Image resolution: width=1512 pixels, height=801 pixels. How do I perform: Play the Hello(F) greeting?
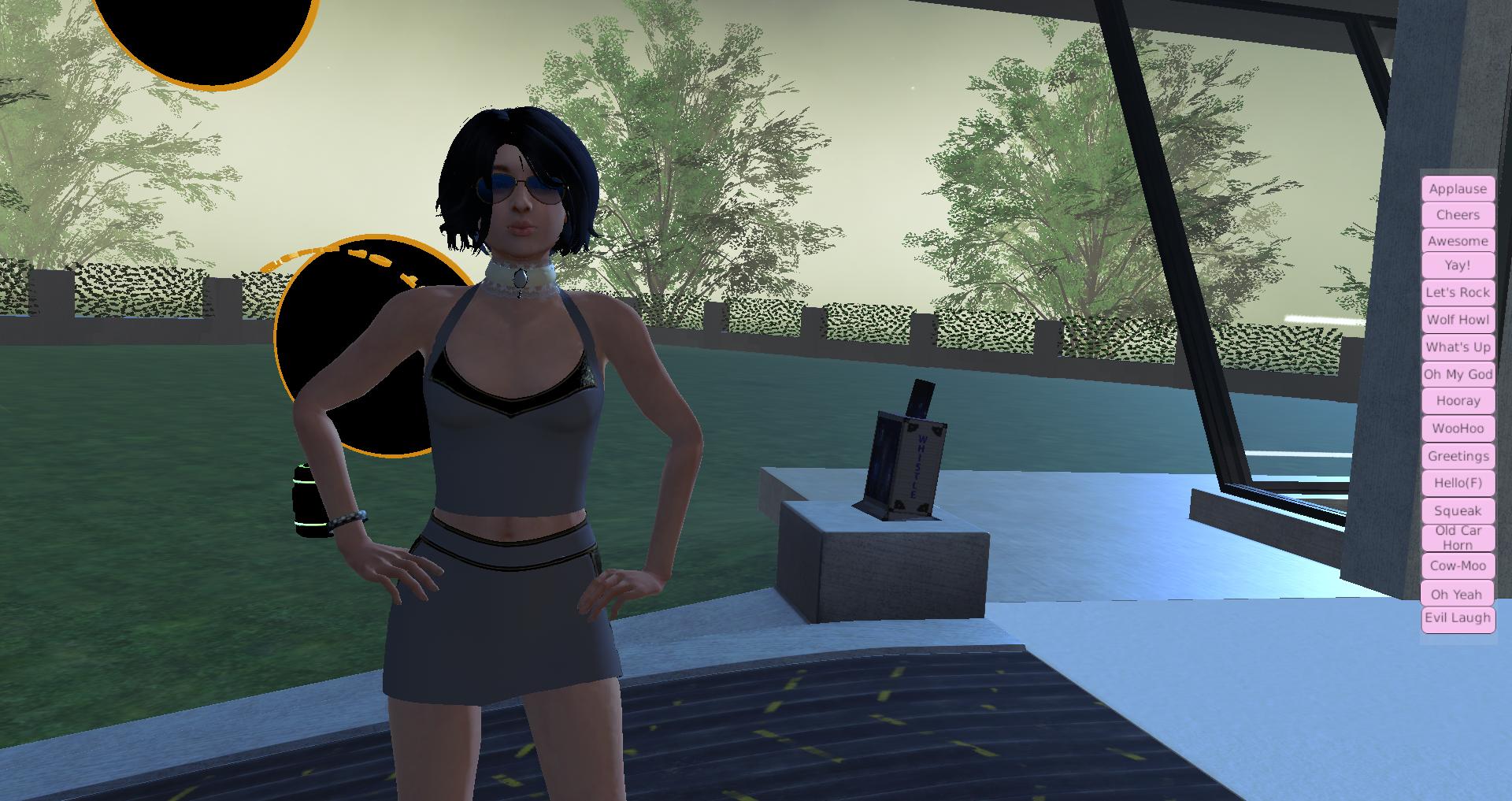tap(1458, 483)
